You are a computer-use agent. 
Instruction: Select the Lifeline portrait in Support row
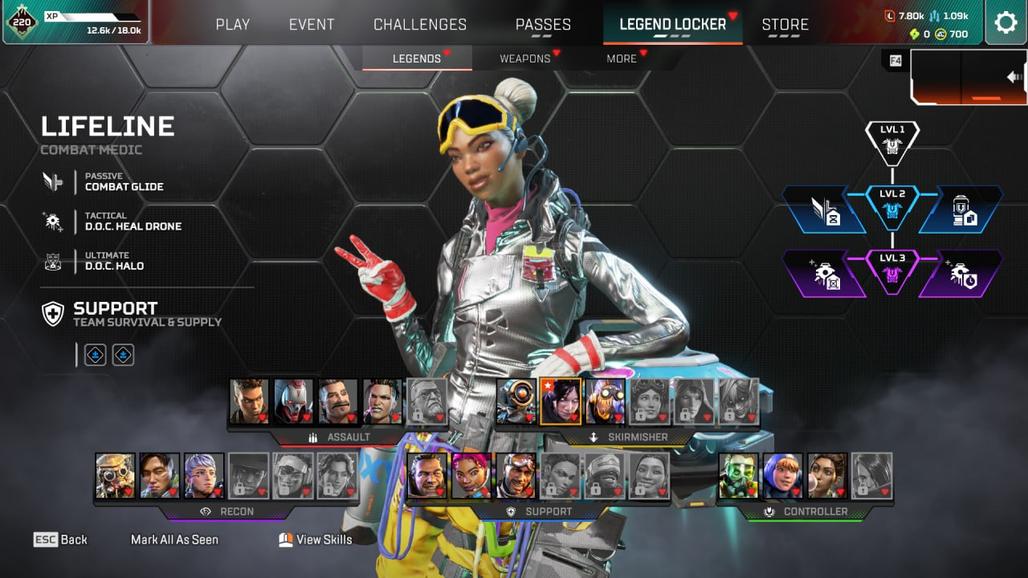tap(471, 476)
